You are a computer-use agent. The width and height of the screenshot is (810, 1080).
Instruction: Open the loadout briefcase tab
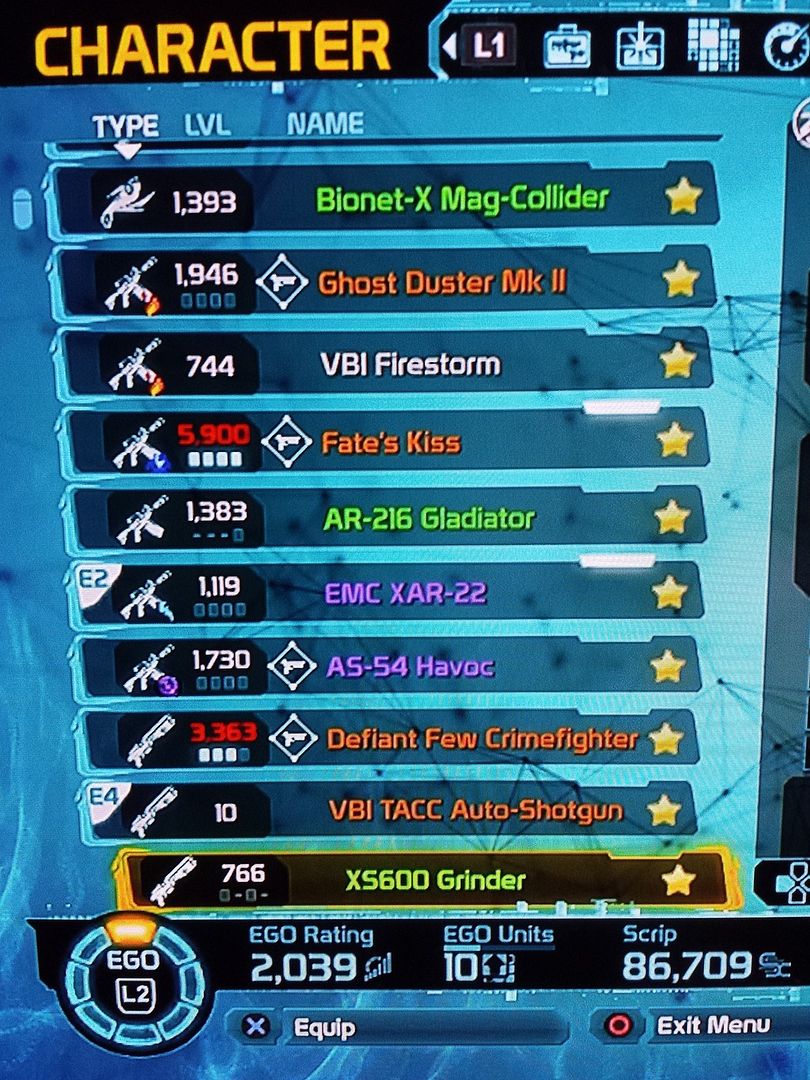[567, 46]
